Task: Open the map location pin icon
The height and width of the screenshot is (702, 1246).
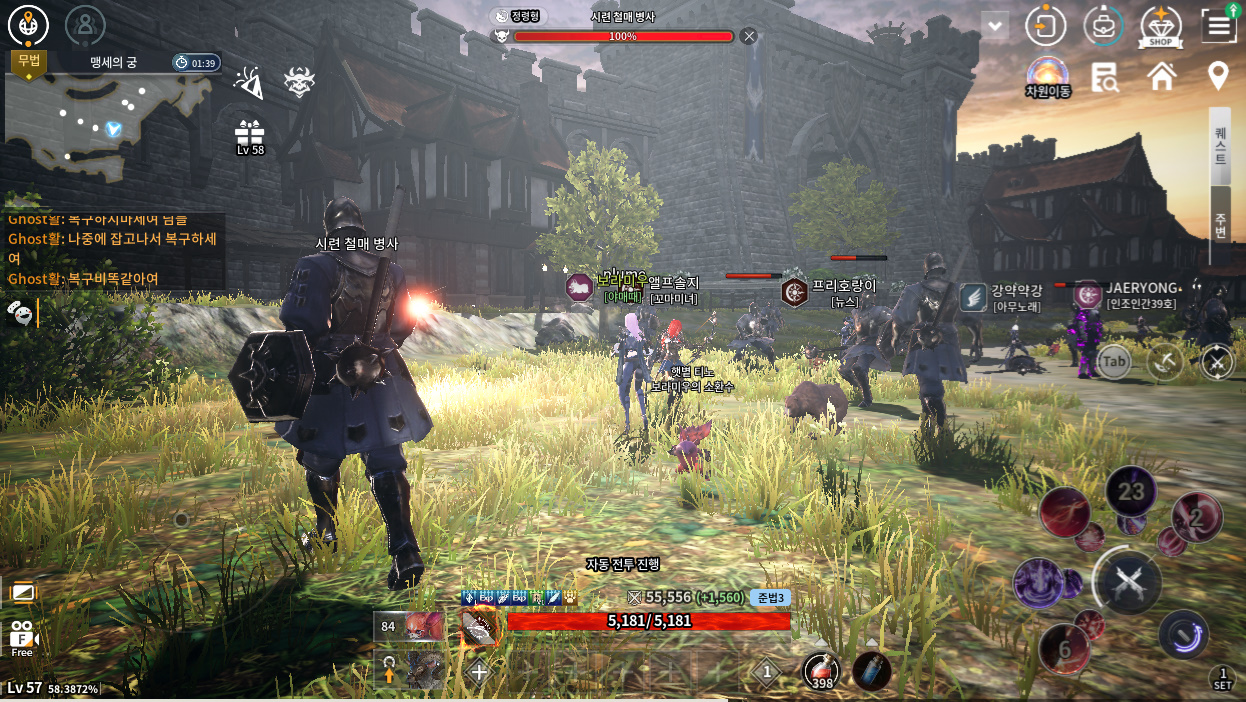Action: (1218, 76)
